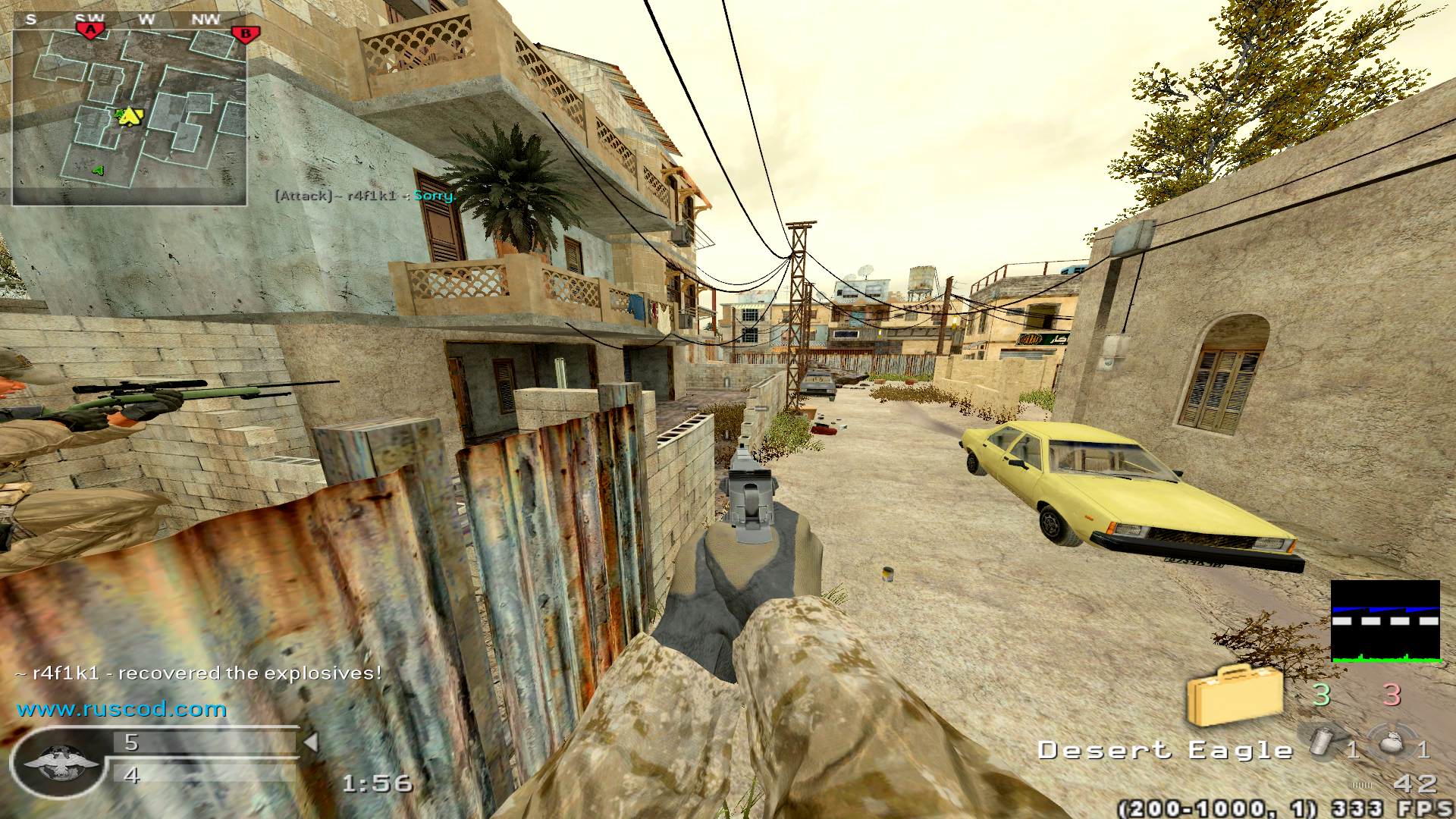The width and height of the screenshot is (1456, 819).
Task: Click the yellow player arrow on minimap
Action: click(x=131, y=116)
